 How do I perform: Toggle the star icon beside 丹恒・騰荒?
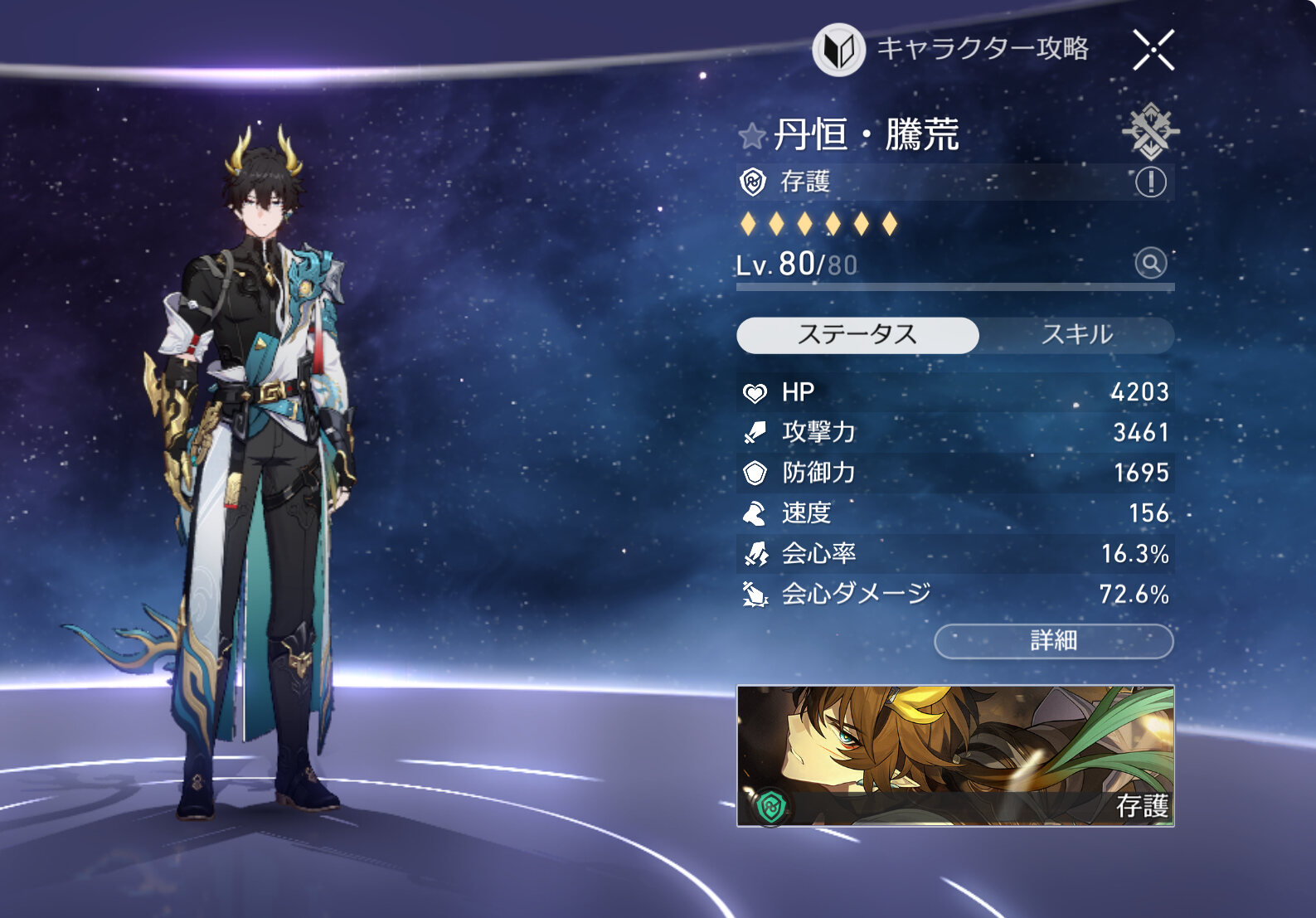pyautogui.click(x=752, y=135)
